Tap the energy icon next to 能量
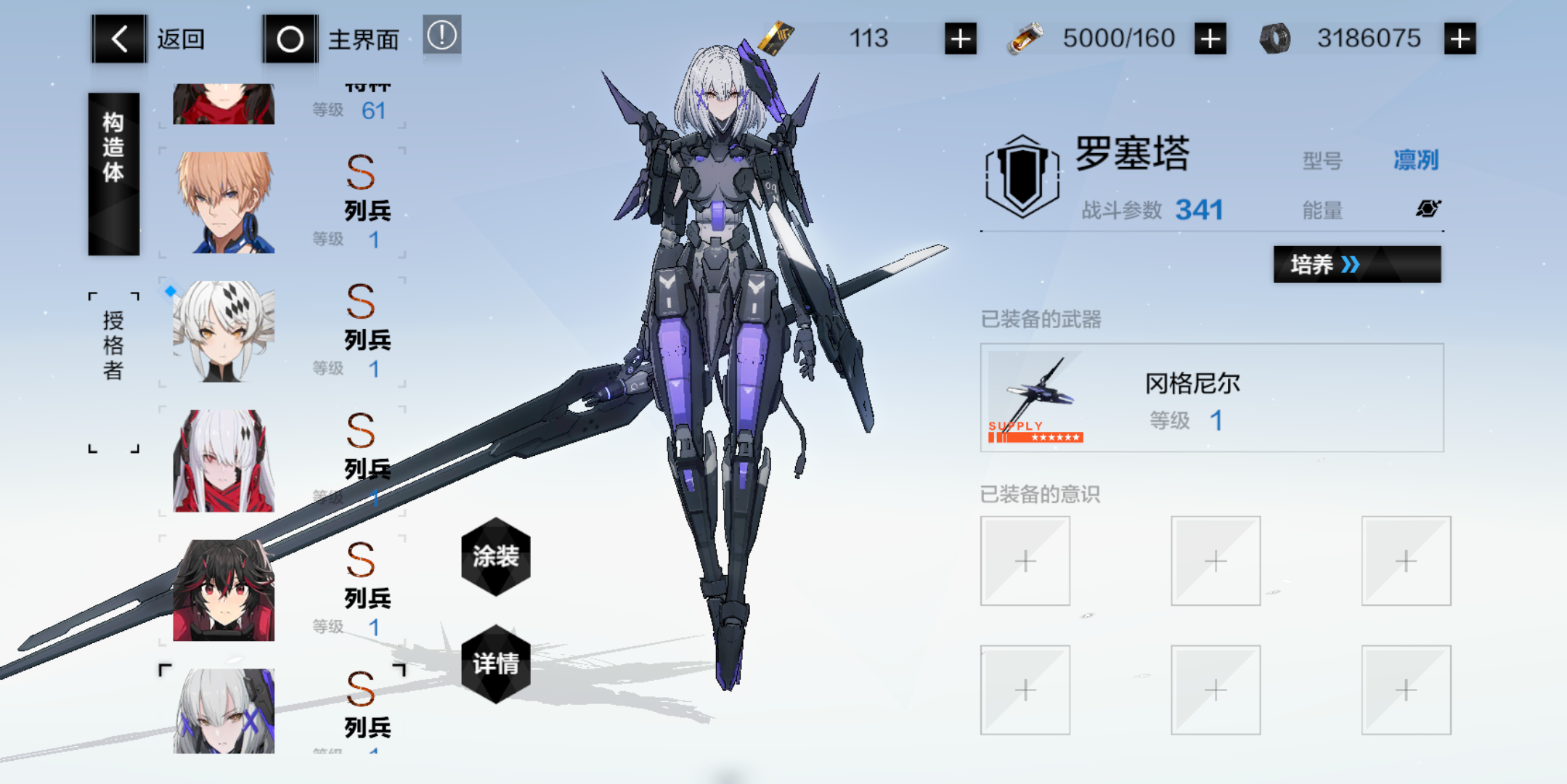This screenshot has height=784, width=1567. coord(1428,208)
